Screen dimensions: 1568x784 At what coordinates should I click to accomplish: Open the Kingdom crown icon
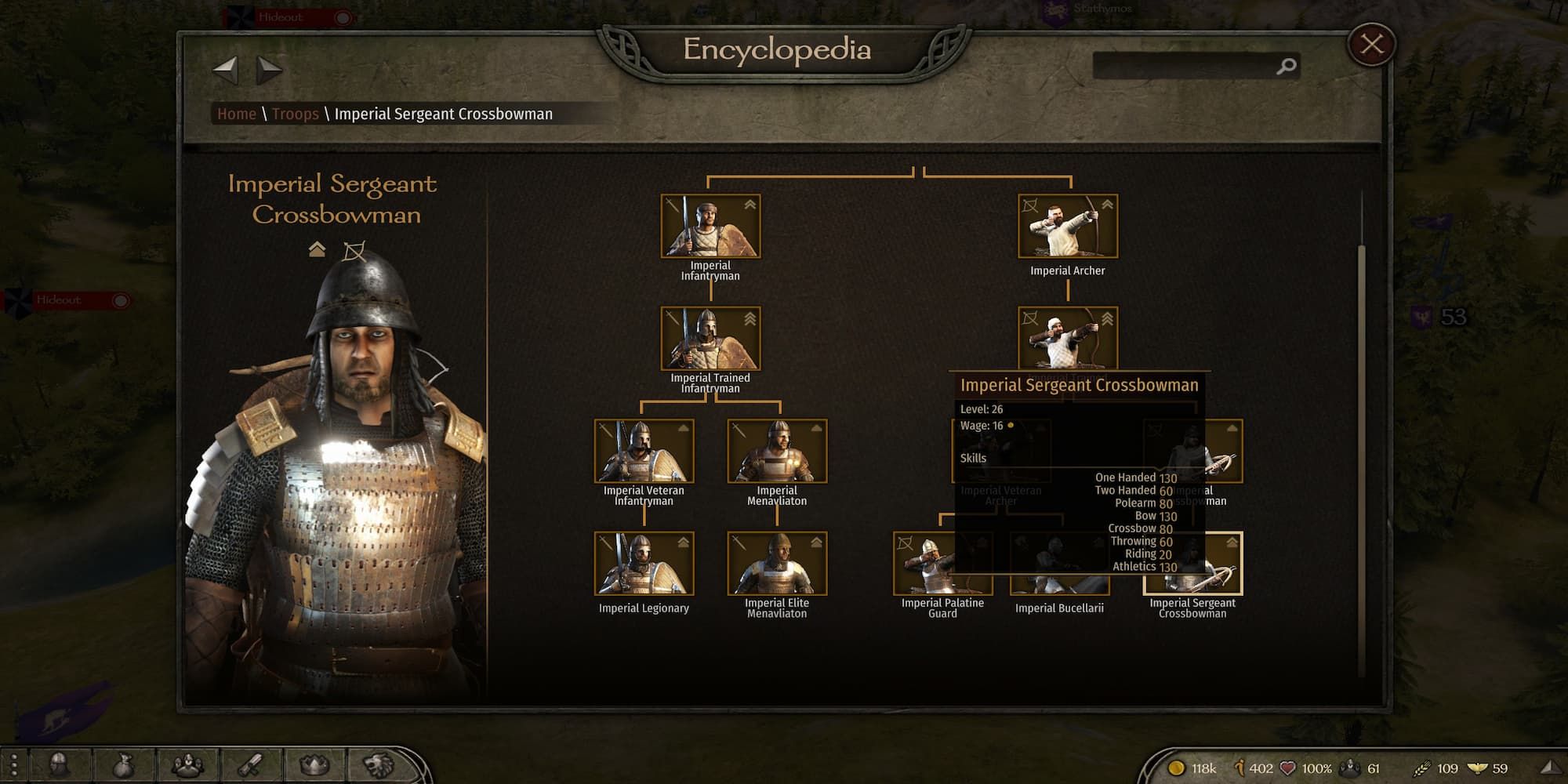pos(313,765)
